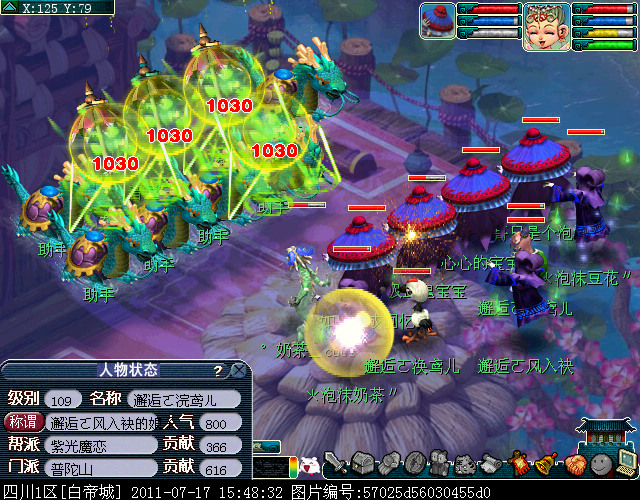
Task: Open the treasure chest inventory icon
Action: [362, 463]
